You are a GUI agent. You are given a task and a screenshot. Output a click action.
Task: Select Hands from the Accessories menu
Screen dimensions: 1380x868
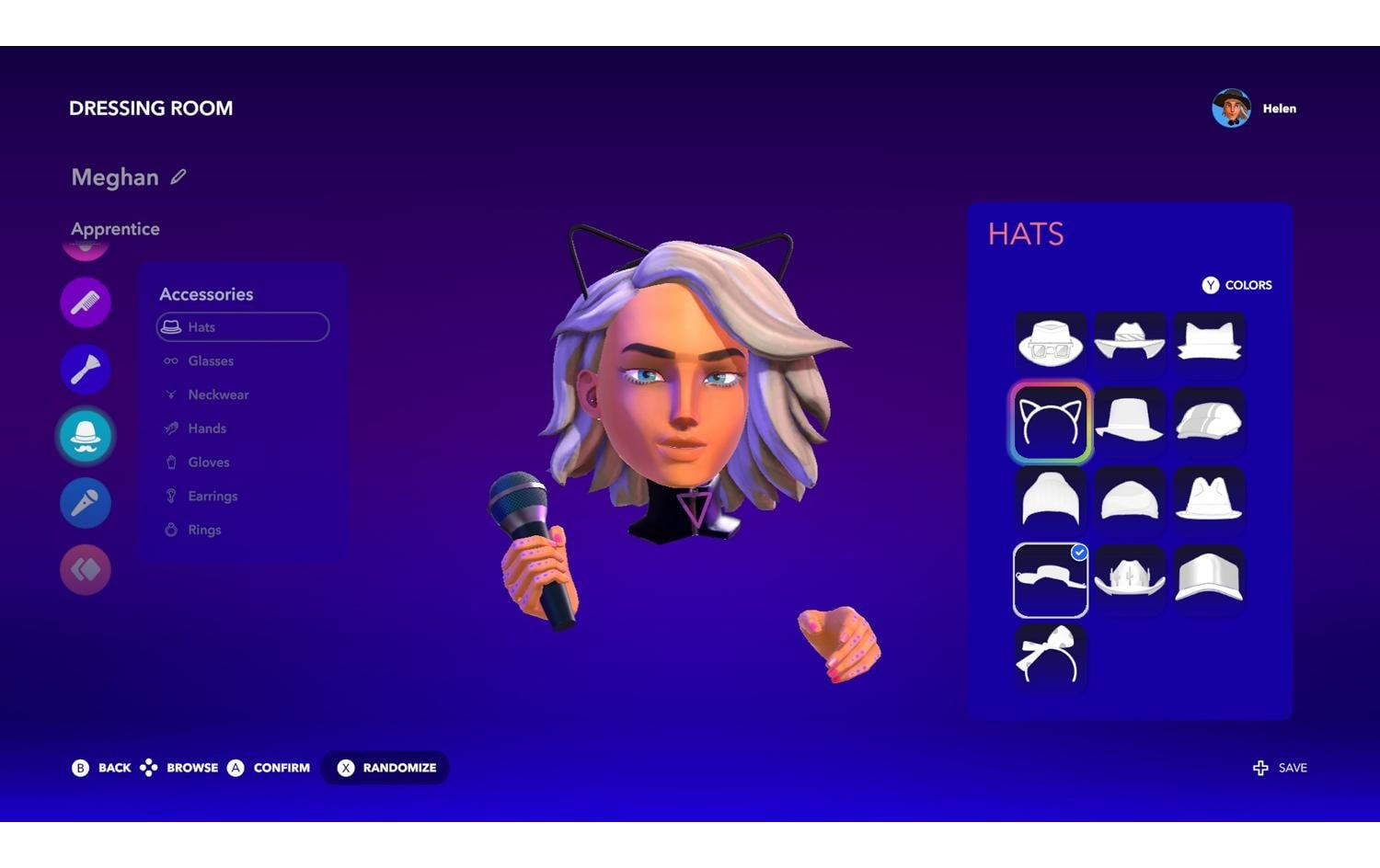point(205,428)
